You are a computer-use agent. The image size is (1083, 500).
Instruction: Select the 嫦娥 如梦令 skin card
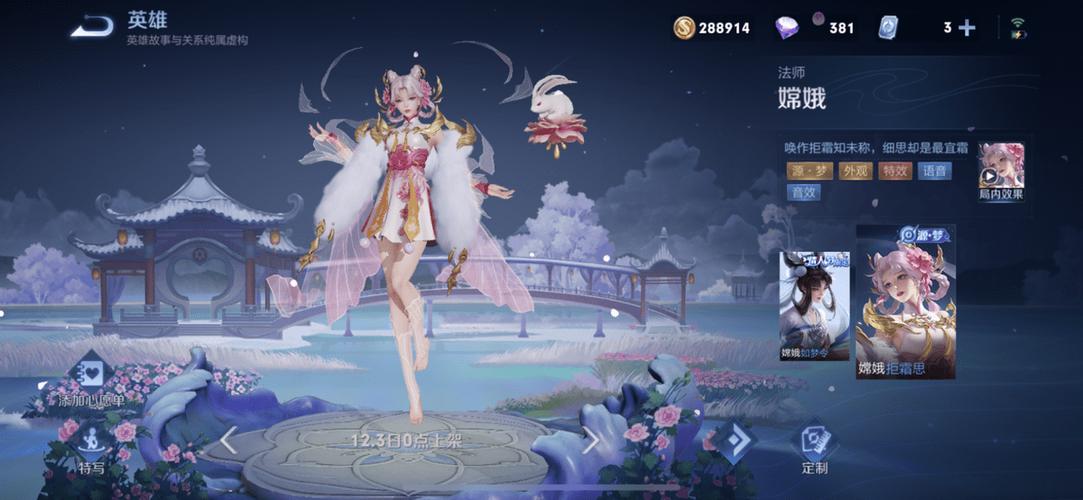coord(814,305)
